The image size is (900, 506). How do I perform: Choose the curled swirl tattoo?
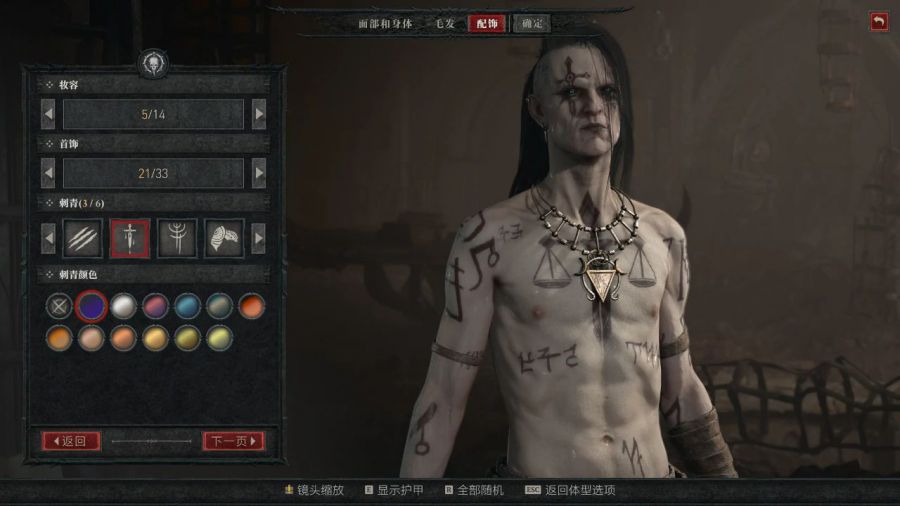[224, 238]
